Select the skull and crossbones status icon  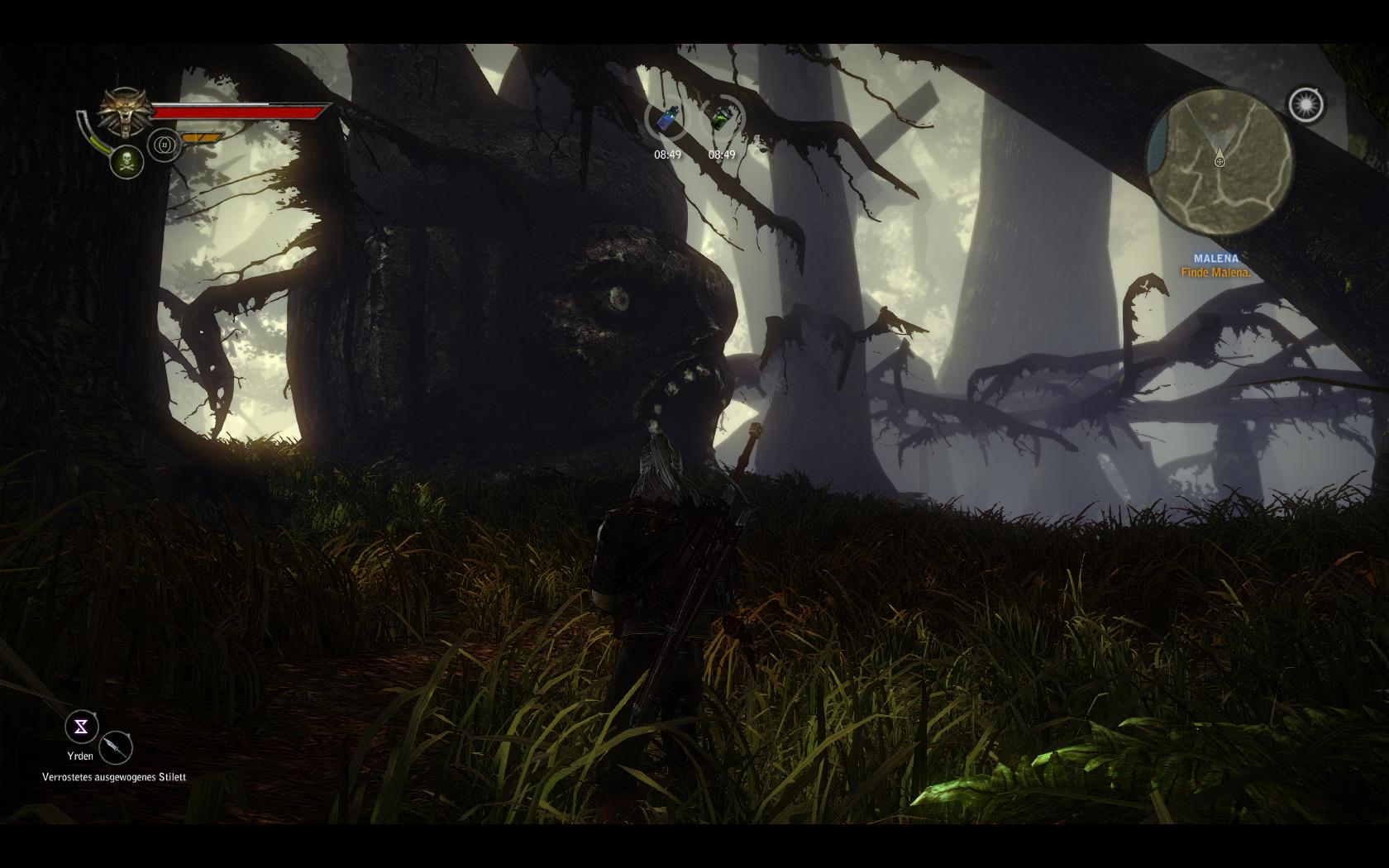tap(126, 160)
